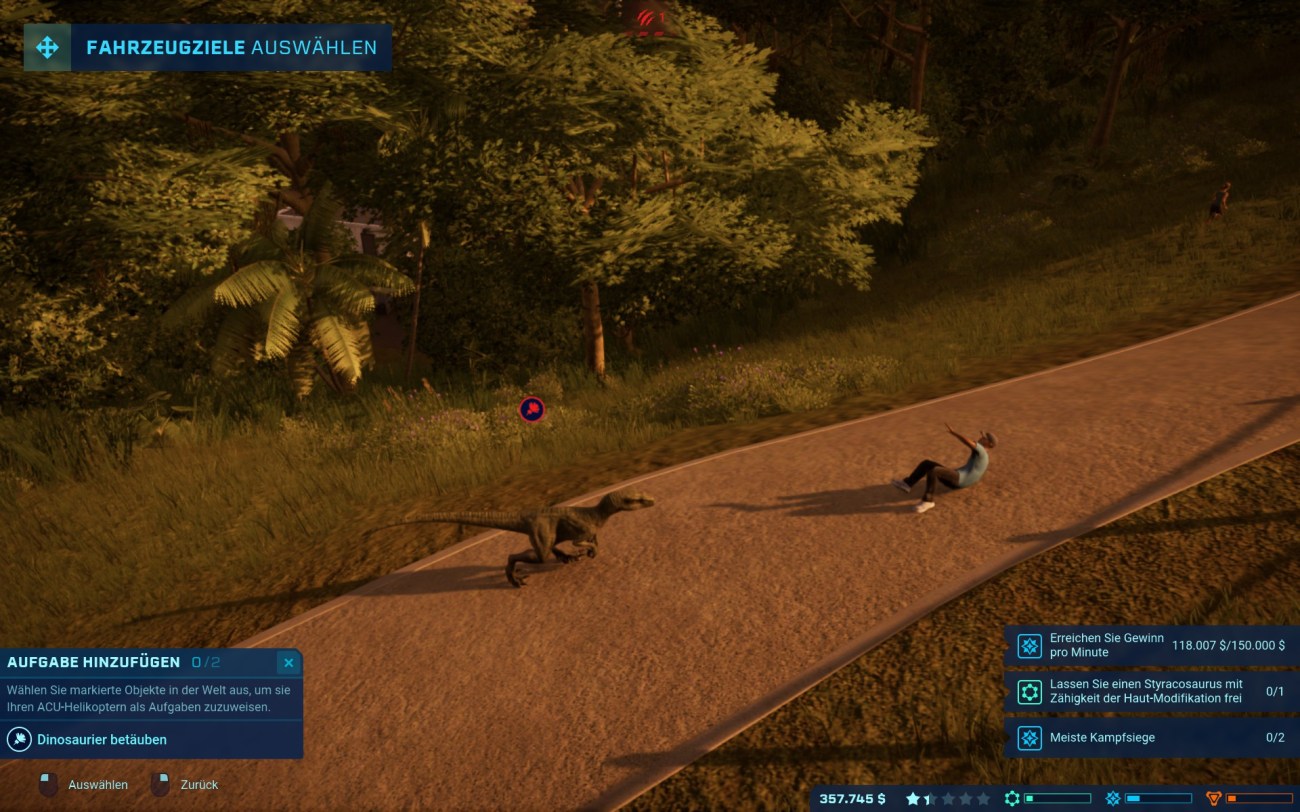Open the Gewinn pro Minute objective

[x=1150, y=646]
